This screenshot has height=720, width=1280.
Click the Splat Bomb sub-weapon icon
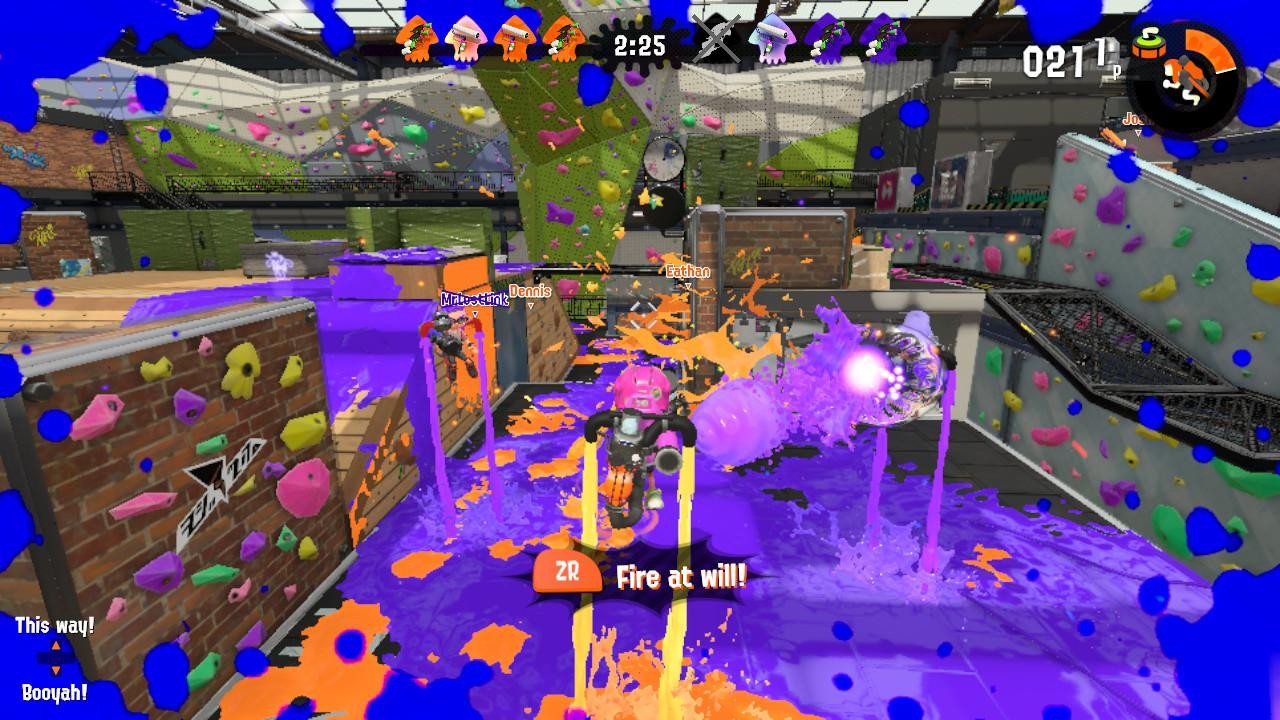pyautogui.click(x=1149, y=45)
